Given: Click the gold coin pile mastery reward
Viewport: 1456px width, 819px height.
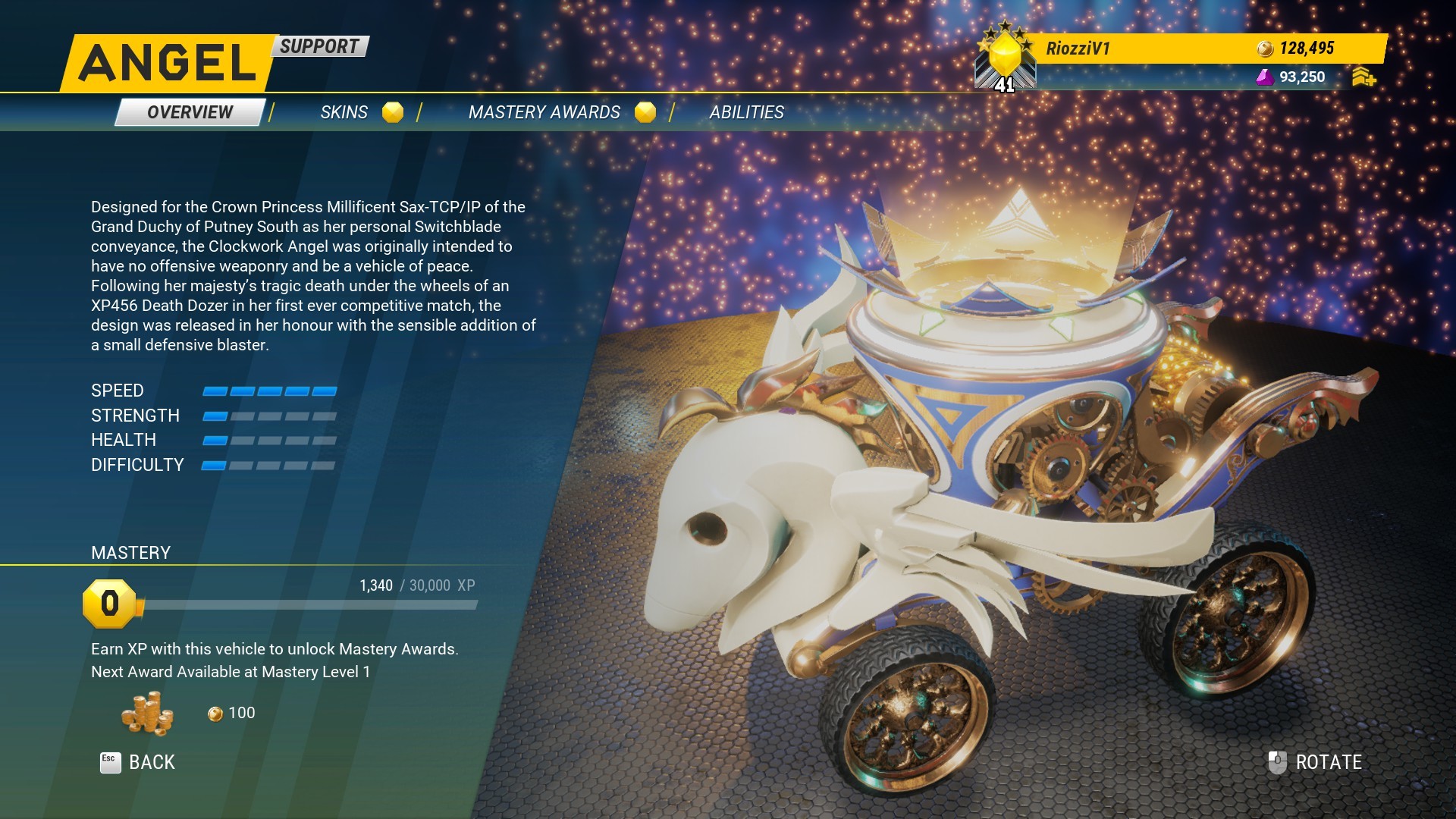Looking at the screenshot, I should pos(147,714).
